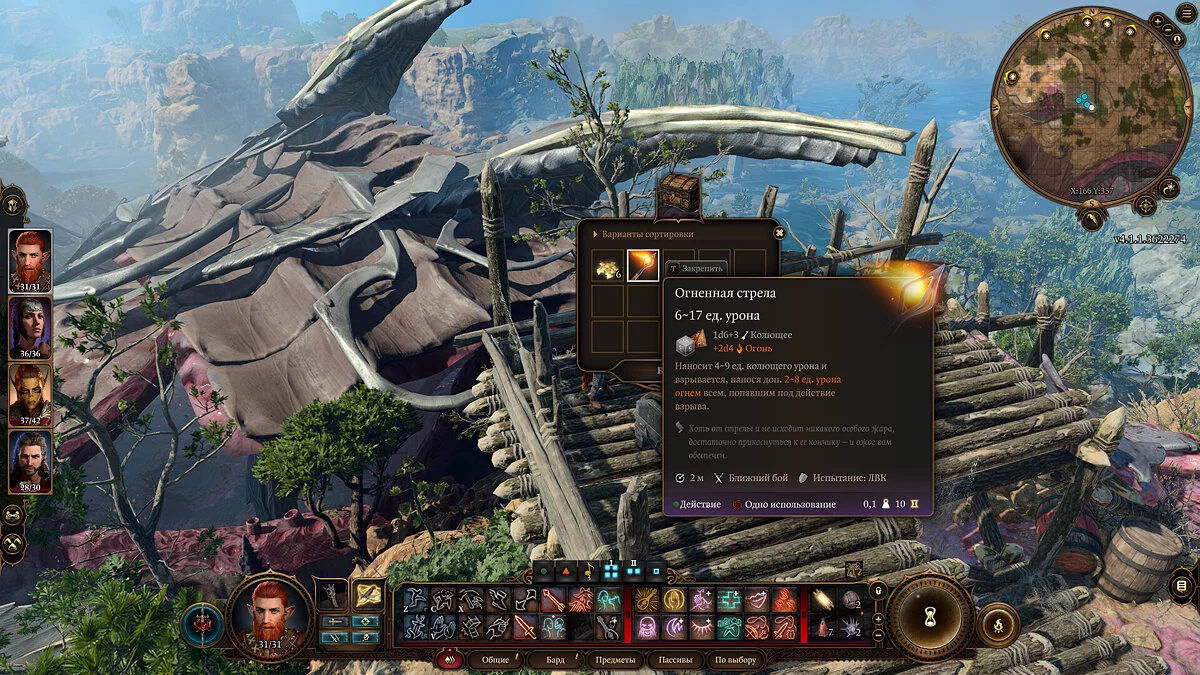The height and width of the screenshot is (675, 1200).
Task: Switch to the По выбору custom tab
Action: coord(736,660)
